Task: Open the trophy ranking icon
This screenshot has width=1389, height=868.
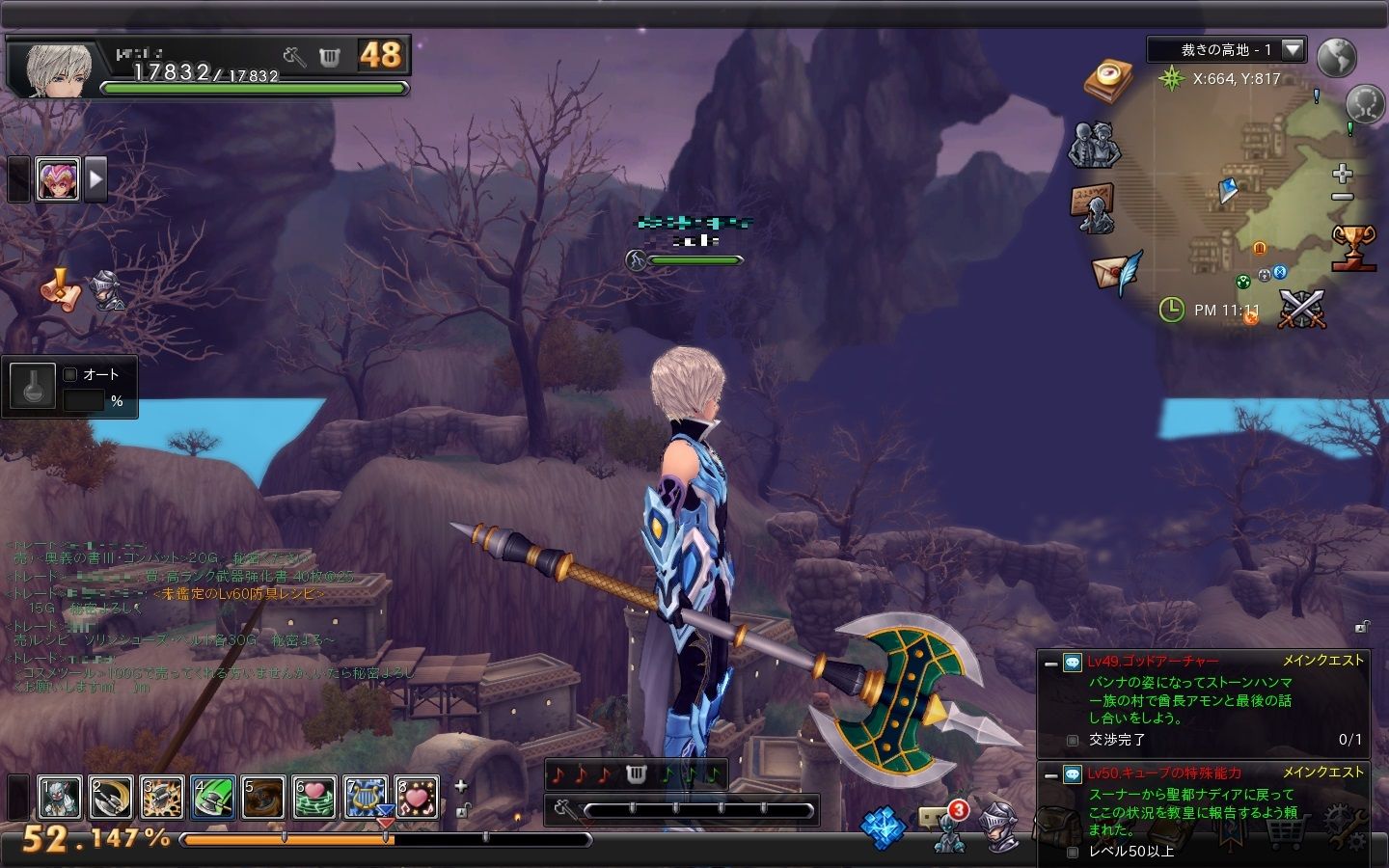Action: (1352, 247)
